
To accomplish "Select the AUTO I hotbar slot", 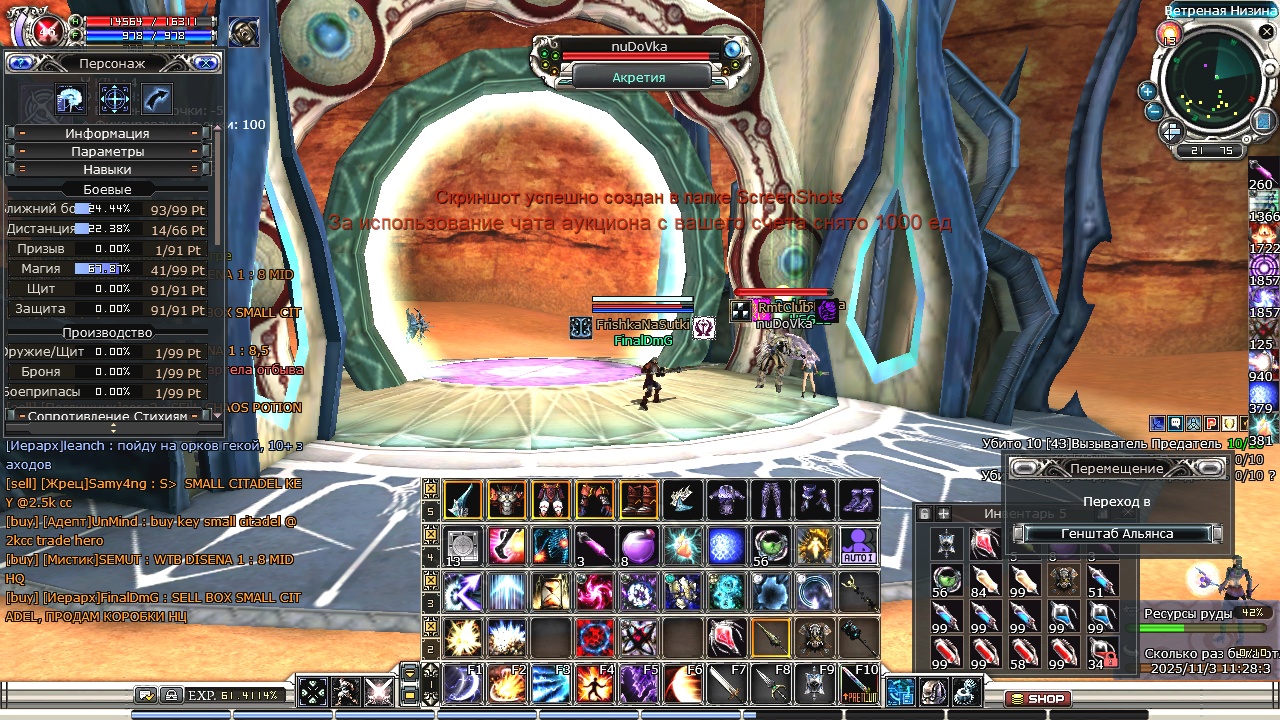I will point(858,545).
